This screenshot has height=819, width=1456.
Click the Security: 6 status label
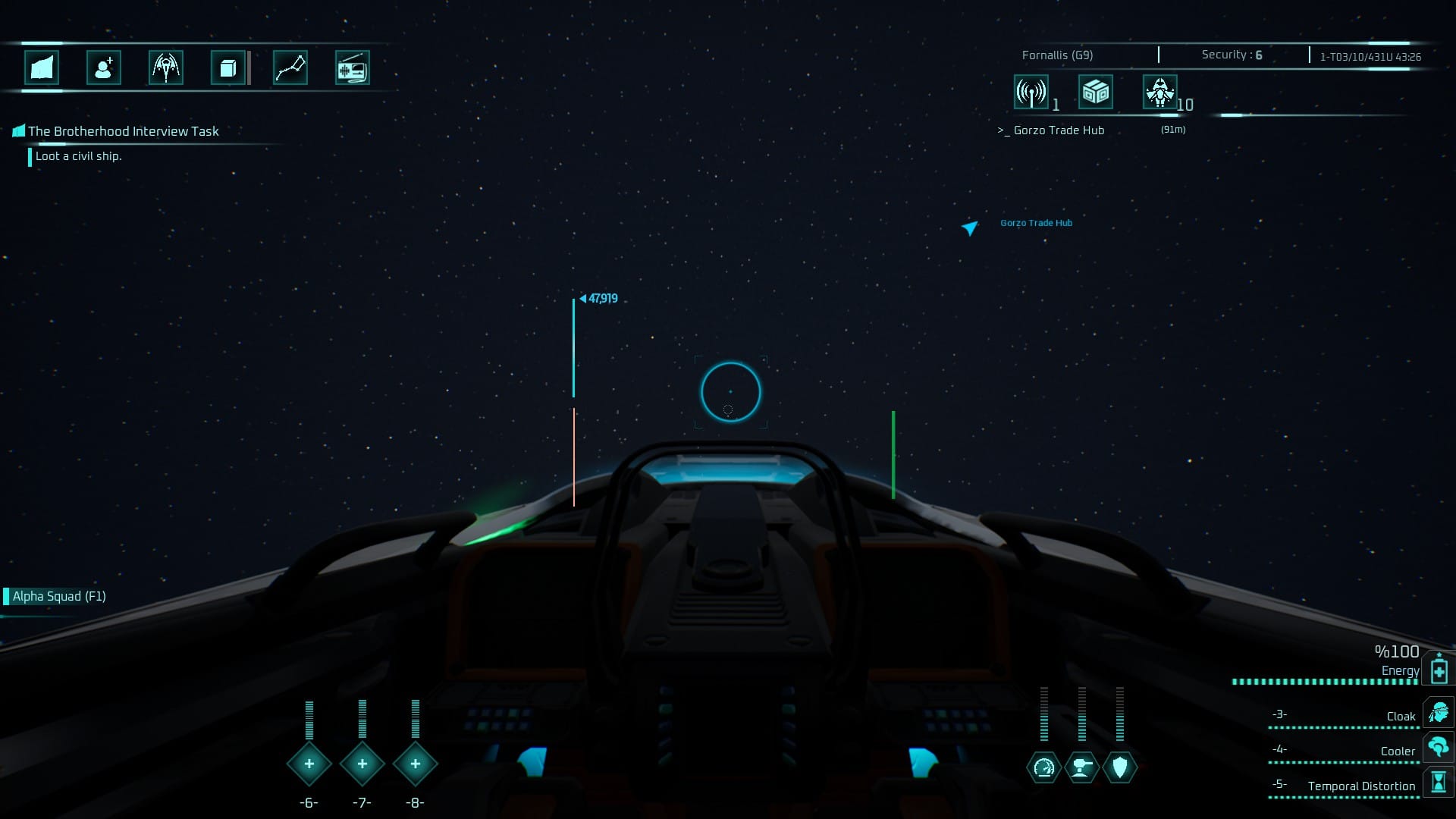[x=1229, y=54]
